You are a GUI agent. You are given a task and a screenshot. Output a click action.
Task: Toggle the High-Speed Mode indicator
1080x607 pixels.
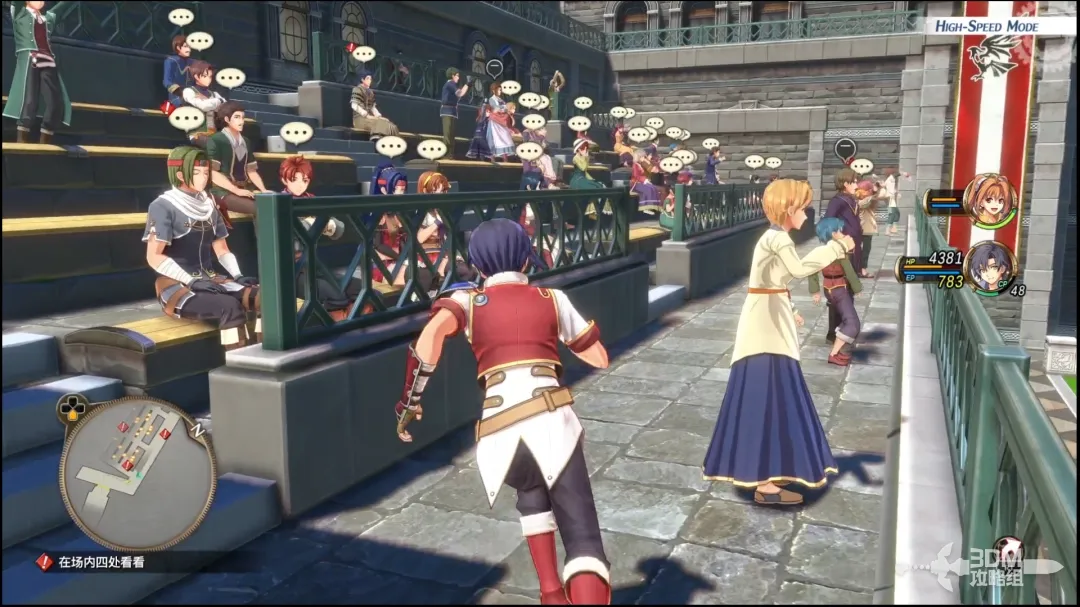coord(986,26)
